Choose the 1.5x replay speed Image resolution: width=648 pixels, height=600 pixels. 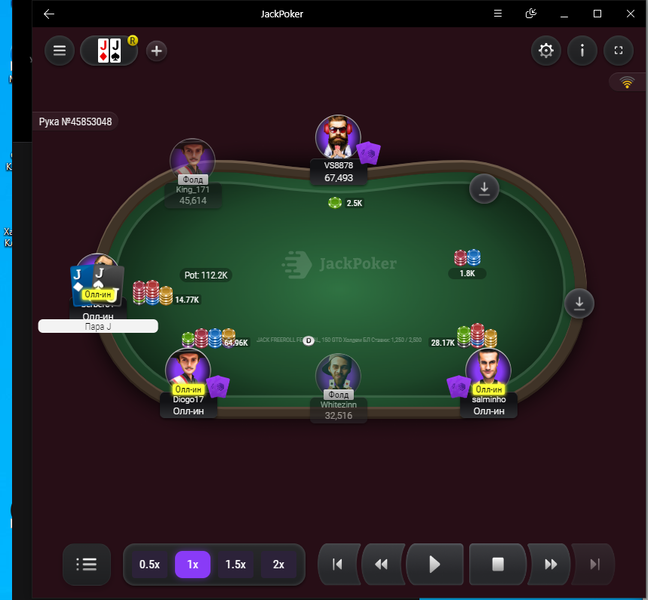[x=236, y=564]
